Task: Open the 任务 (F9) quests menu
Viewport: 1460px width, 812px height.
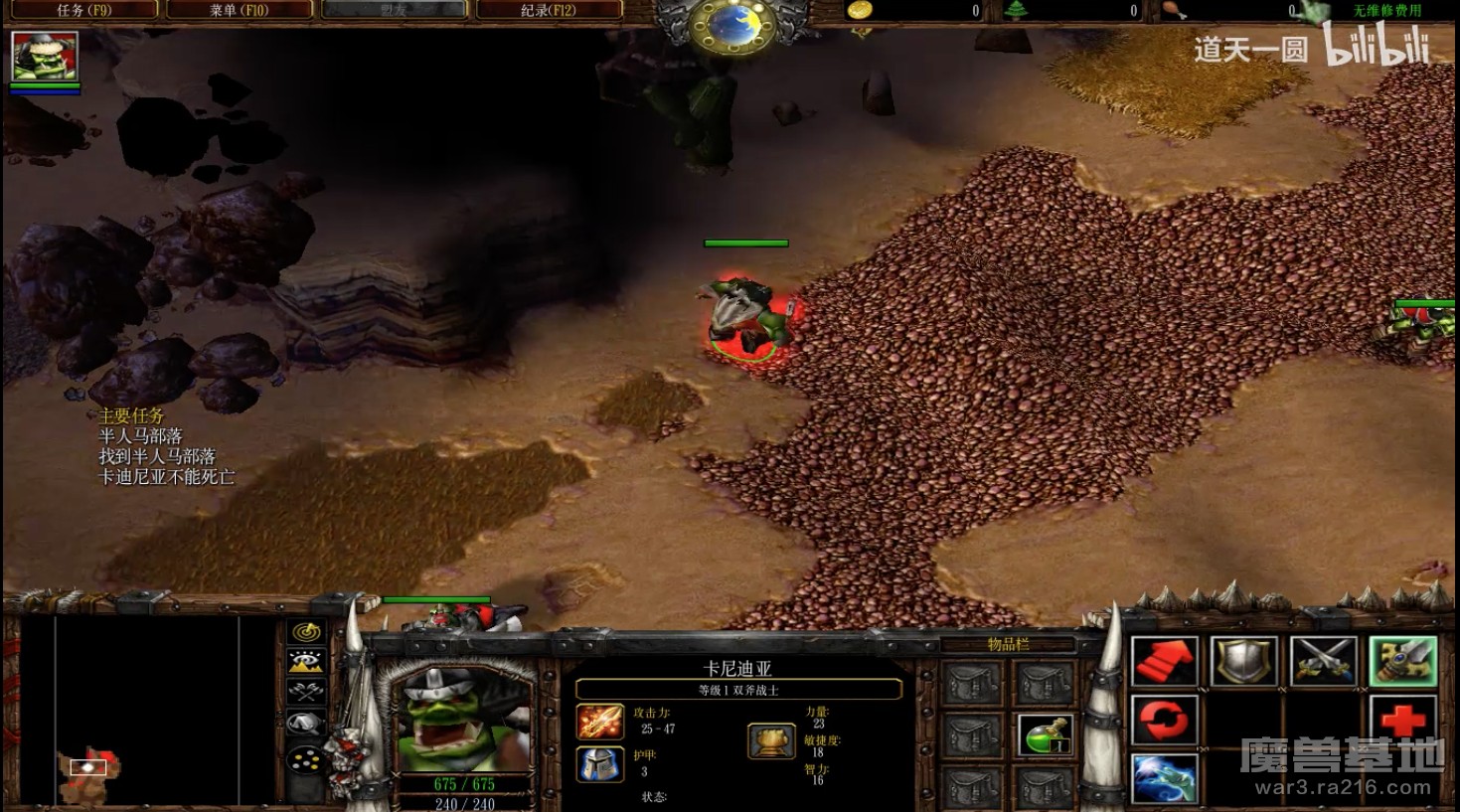Action: click(x=83, y=10)
